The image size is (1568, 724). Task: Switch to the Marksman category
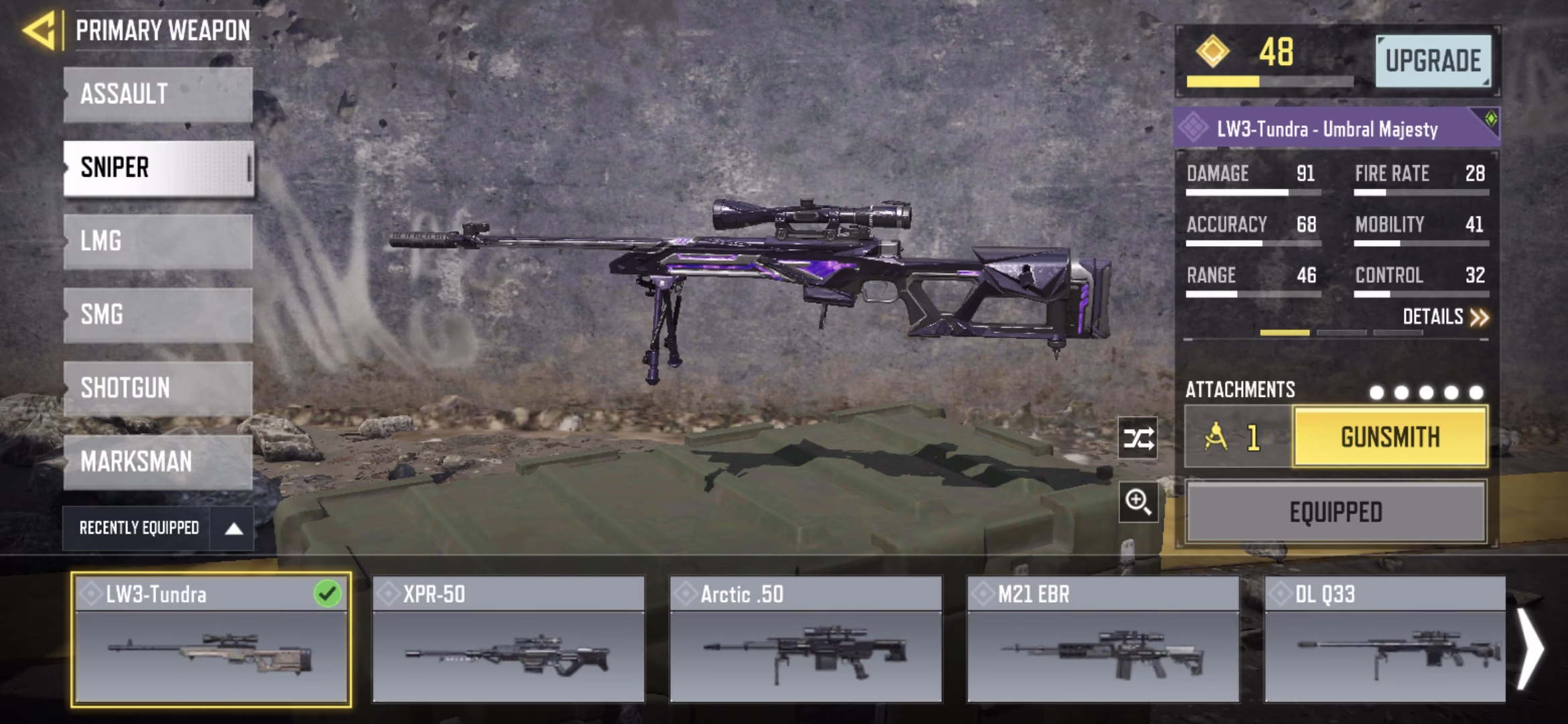(x=158, y=462)
